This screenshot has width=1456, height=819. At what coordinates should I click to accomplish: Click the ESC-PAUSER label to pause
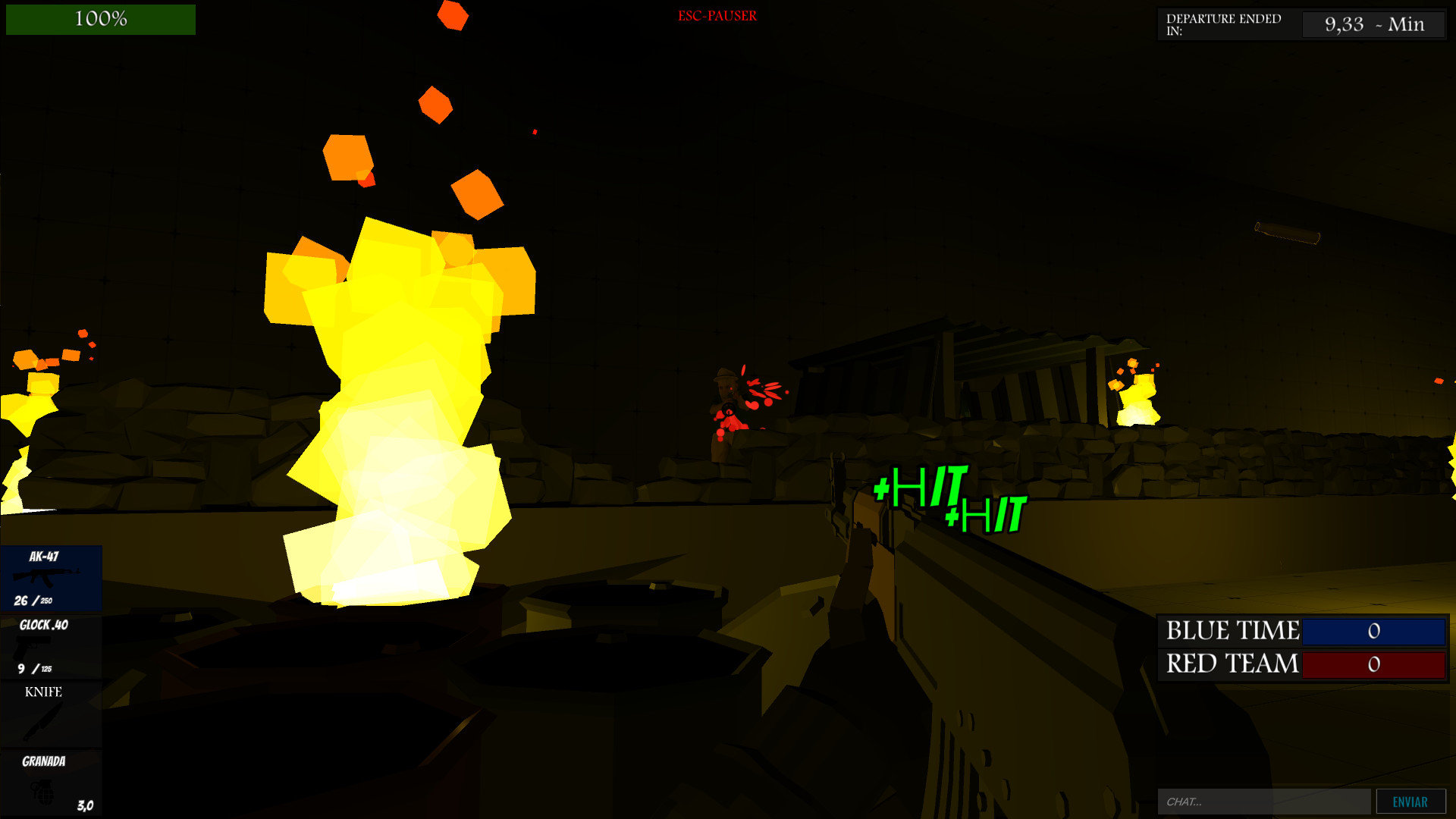(x=717, y=15)
